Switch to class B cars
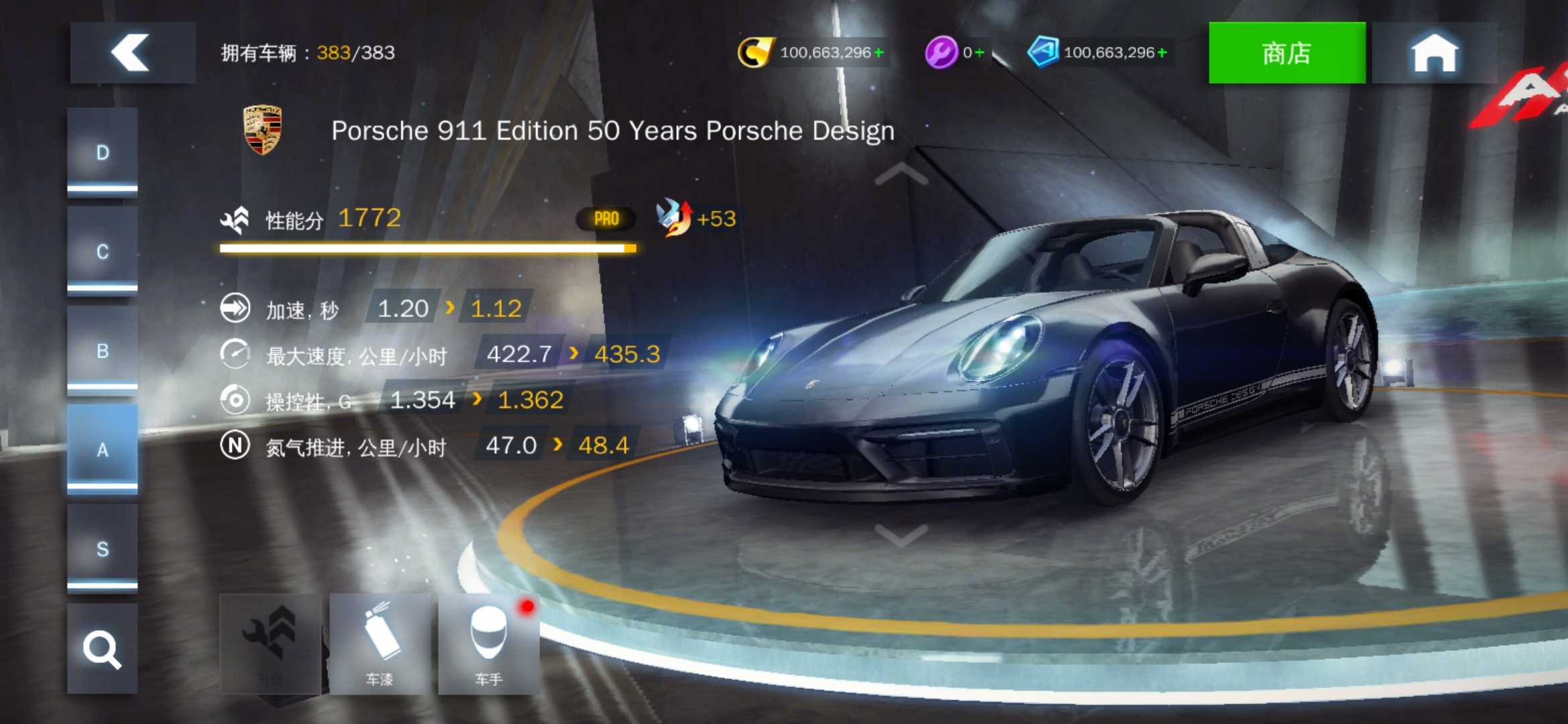This screenshot has width=1568, height=724. 103,351
